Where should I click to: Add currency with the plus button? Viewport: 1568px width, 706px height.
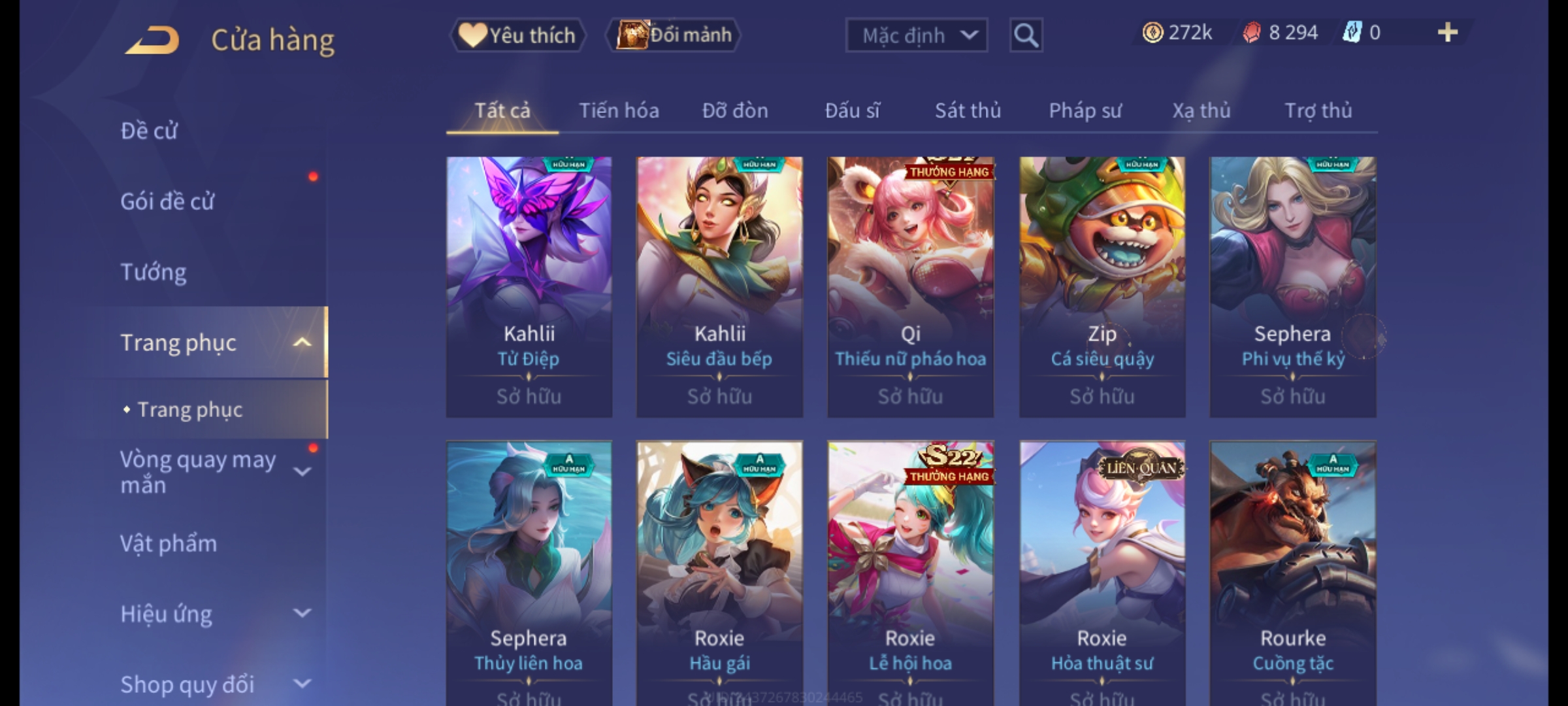1447,33
